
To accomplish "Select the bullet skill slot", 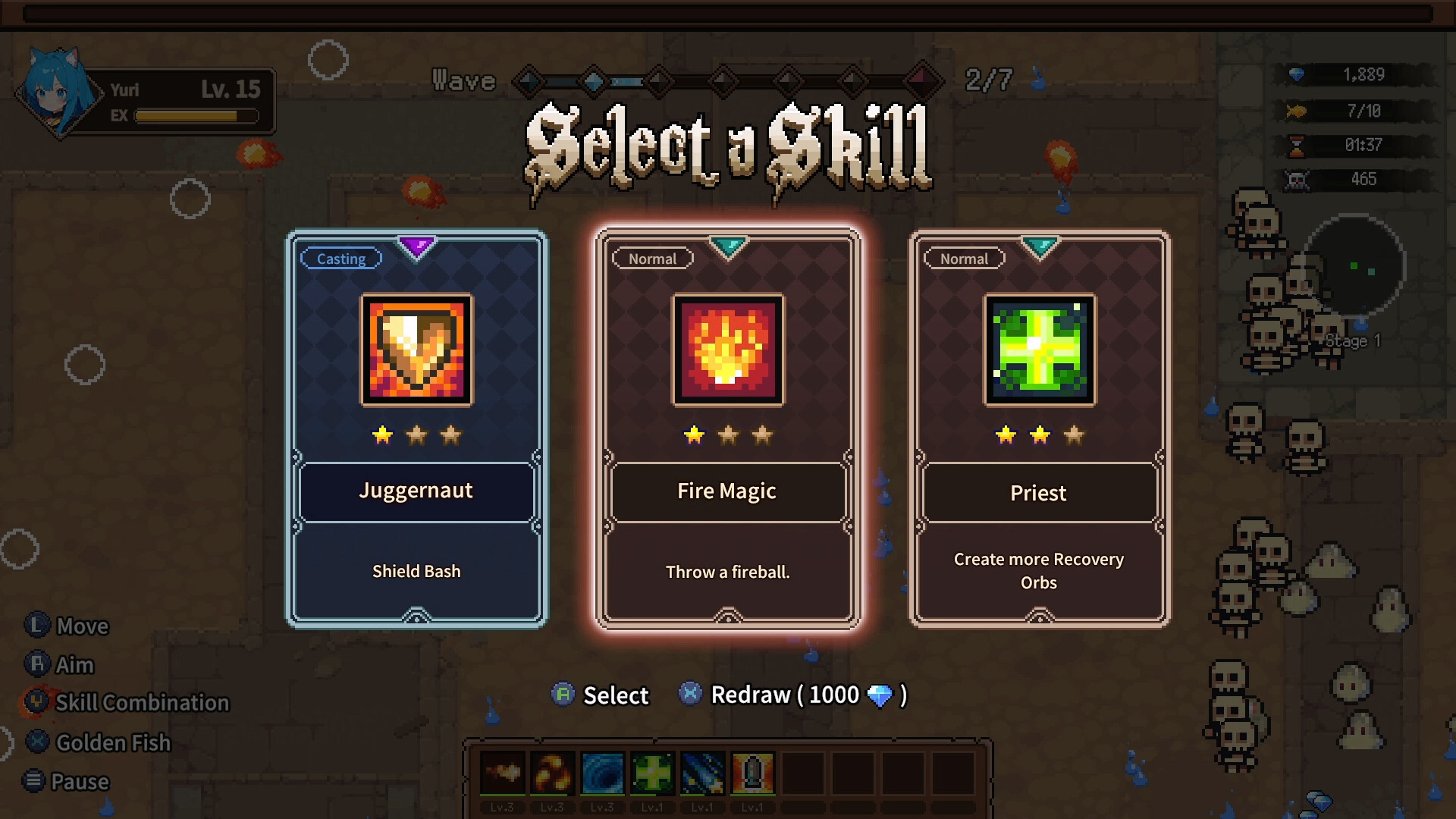I will point(752,773).
